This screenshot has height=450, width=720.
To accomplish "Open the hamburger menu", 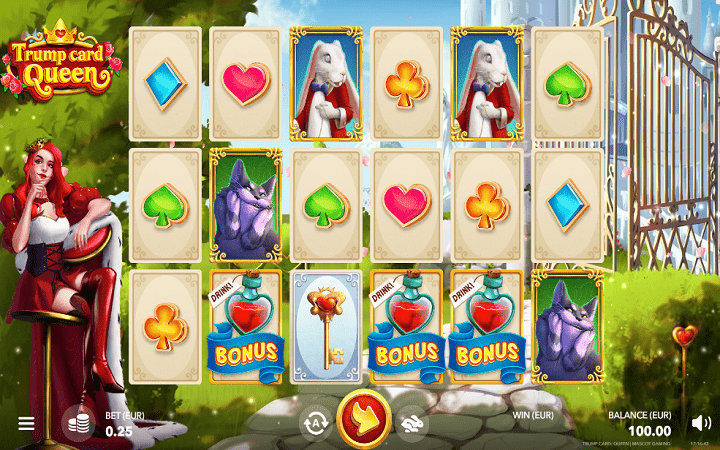I will pos(26,423).
